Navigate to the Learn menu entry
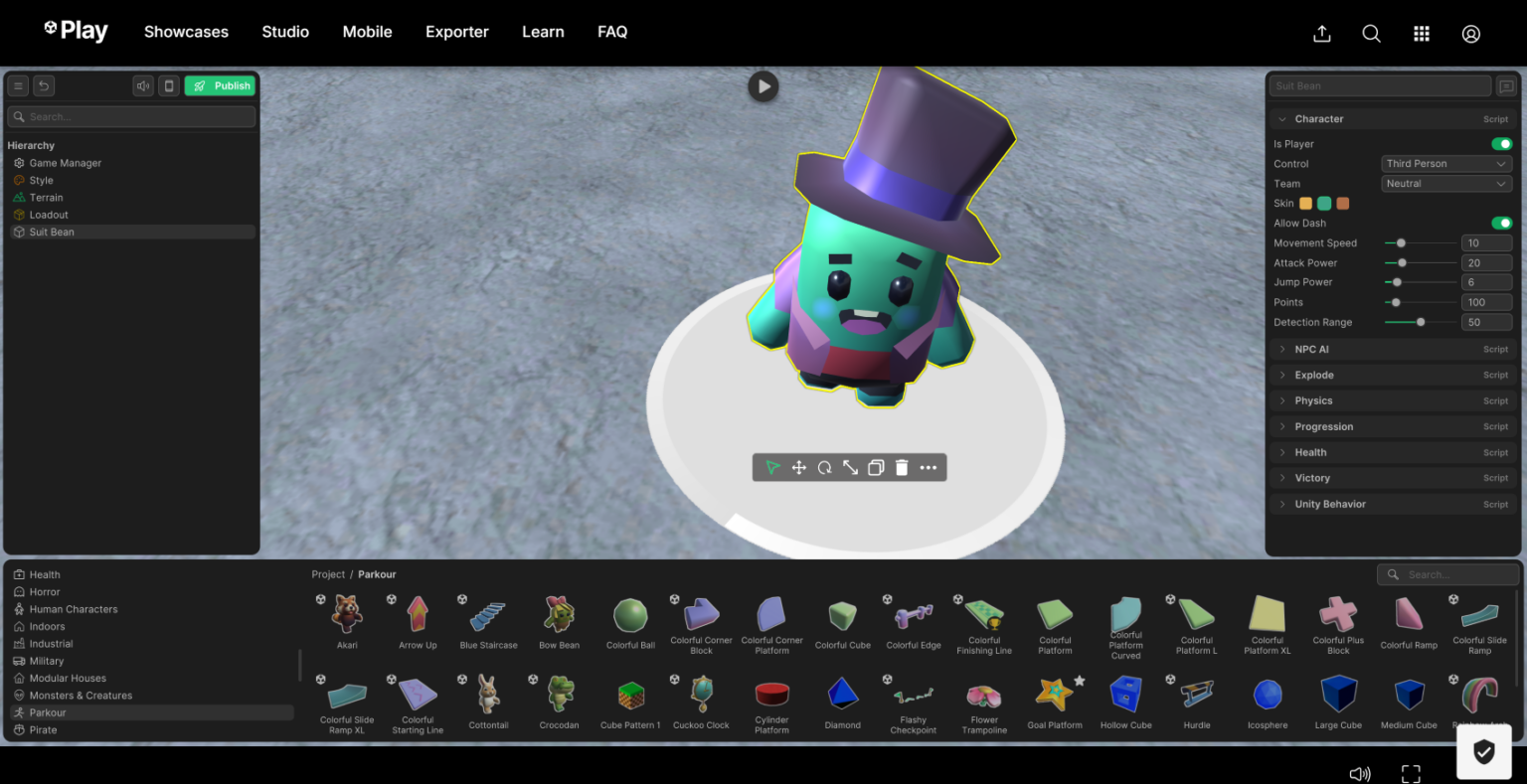1527x784 pixels. click(543, 32)
